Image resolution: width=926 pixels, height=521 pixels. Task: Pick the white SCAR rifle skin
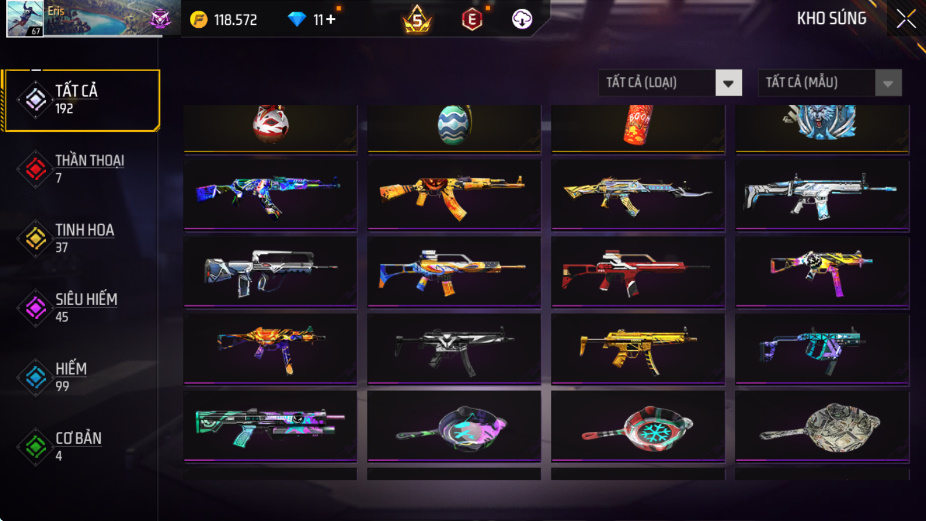(822, 193)
